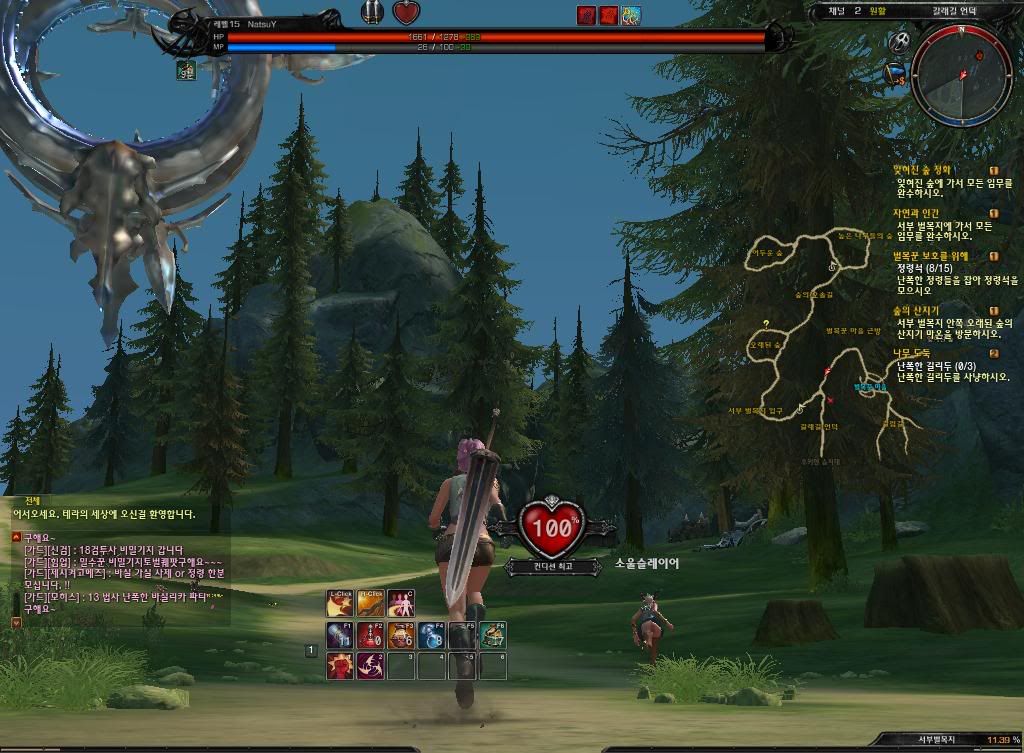1024x753 pixels.
Task: Use the F6 teal item slot
Action: [x=492, y=635]
